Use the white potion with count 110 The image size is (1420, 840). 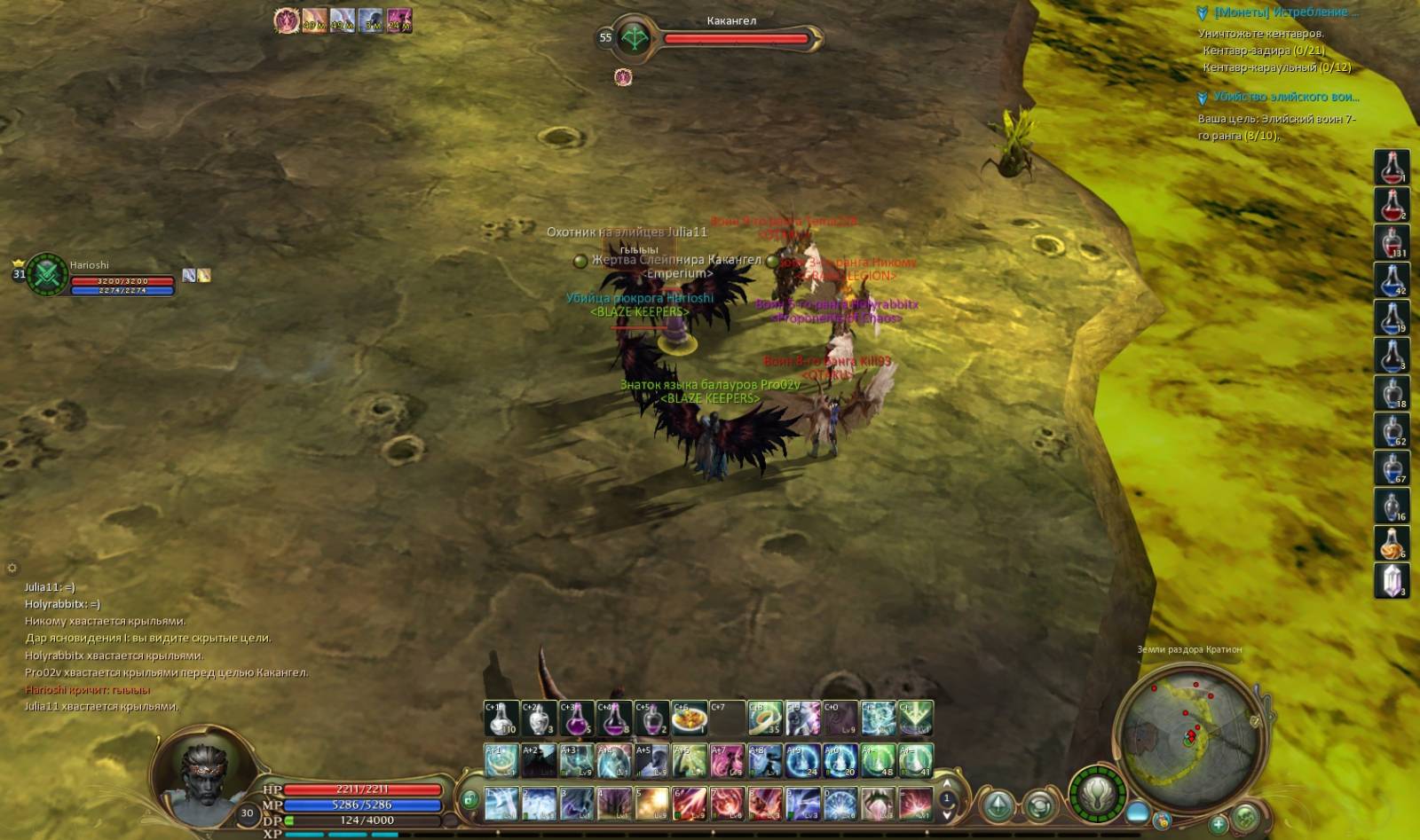click(501, 718)
